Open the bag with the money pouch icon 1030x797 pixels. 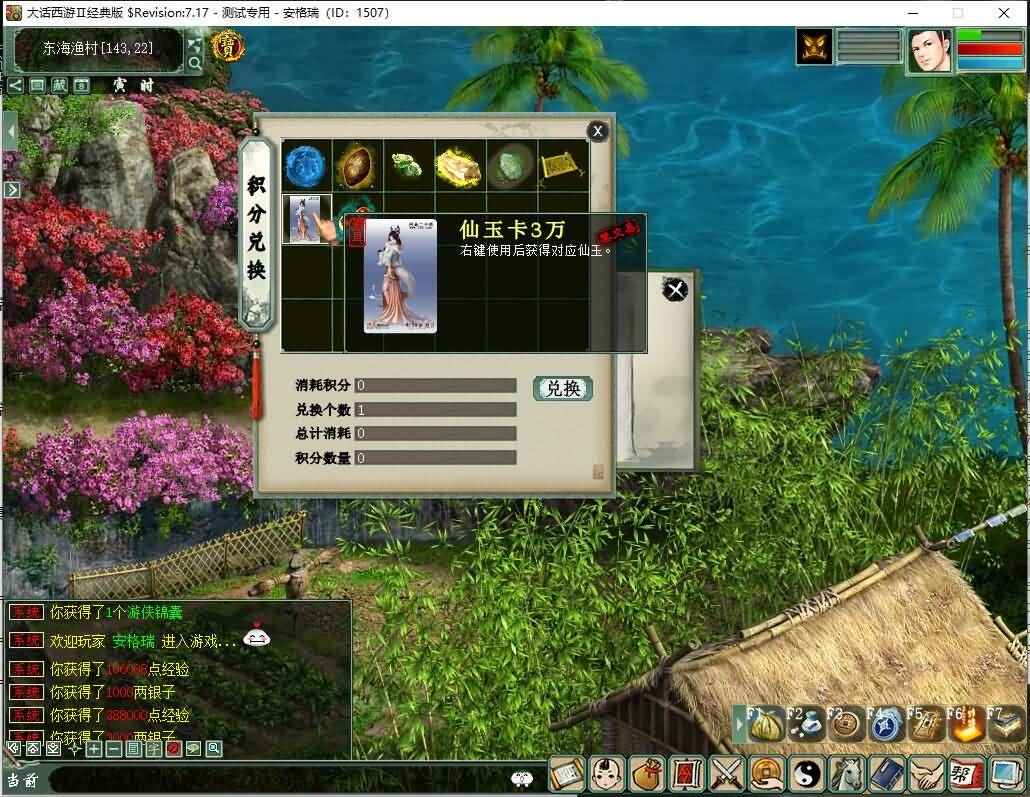coord(647,773)
